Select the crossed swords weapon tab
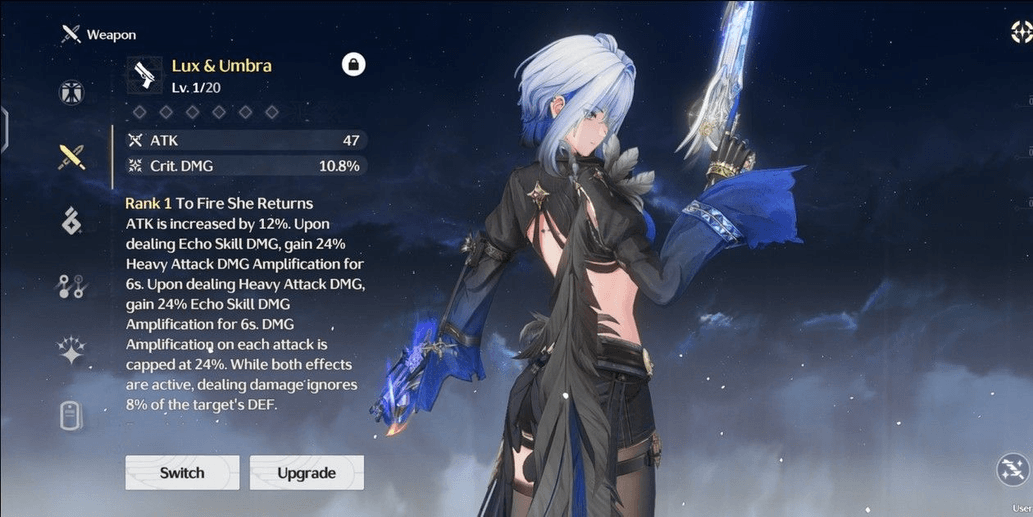 click(71, 157)
